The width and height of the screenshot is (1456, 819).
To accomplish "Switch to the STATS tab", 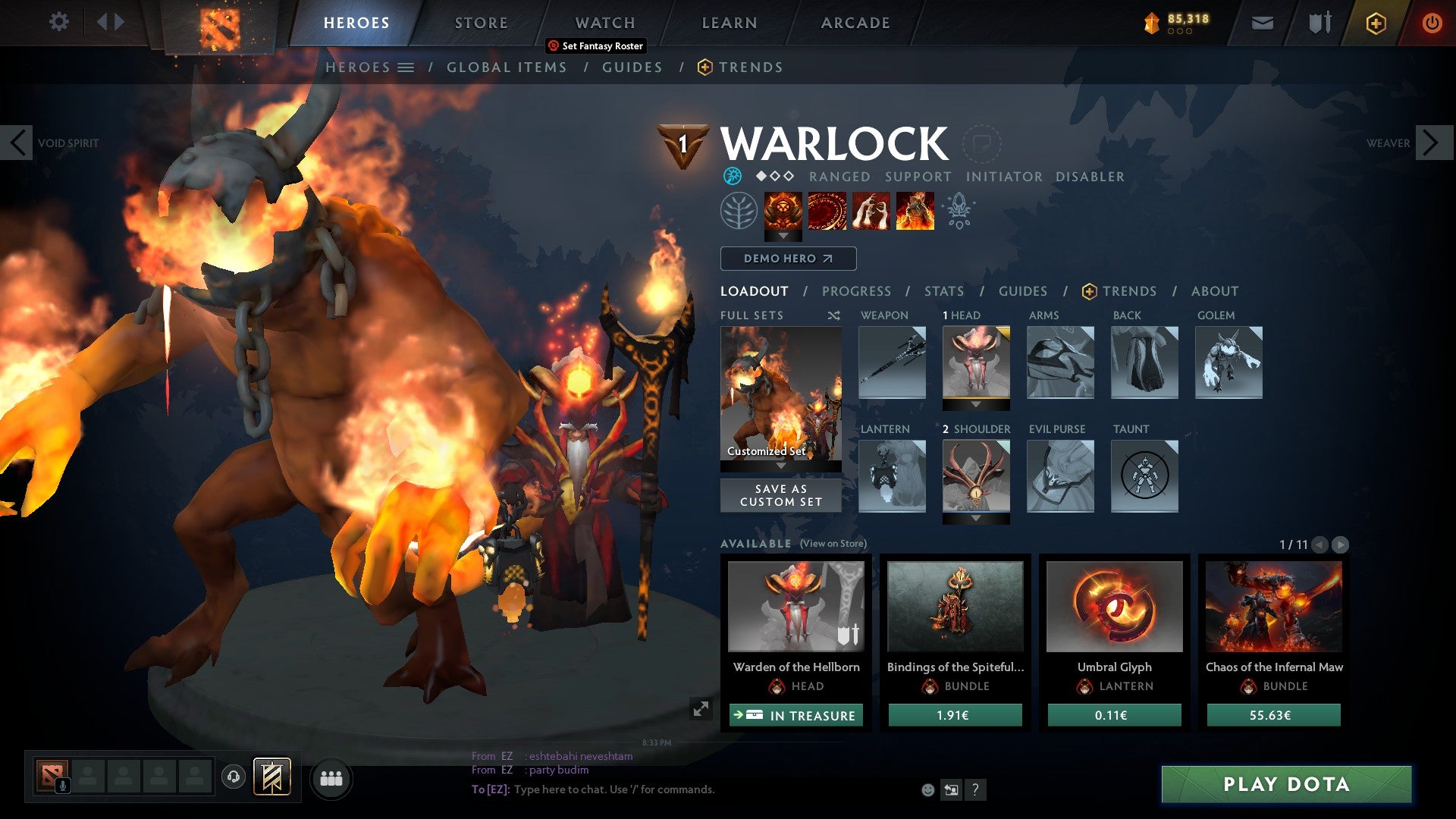I will [x=943, y=290].
